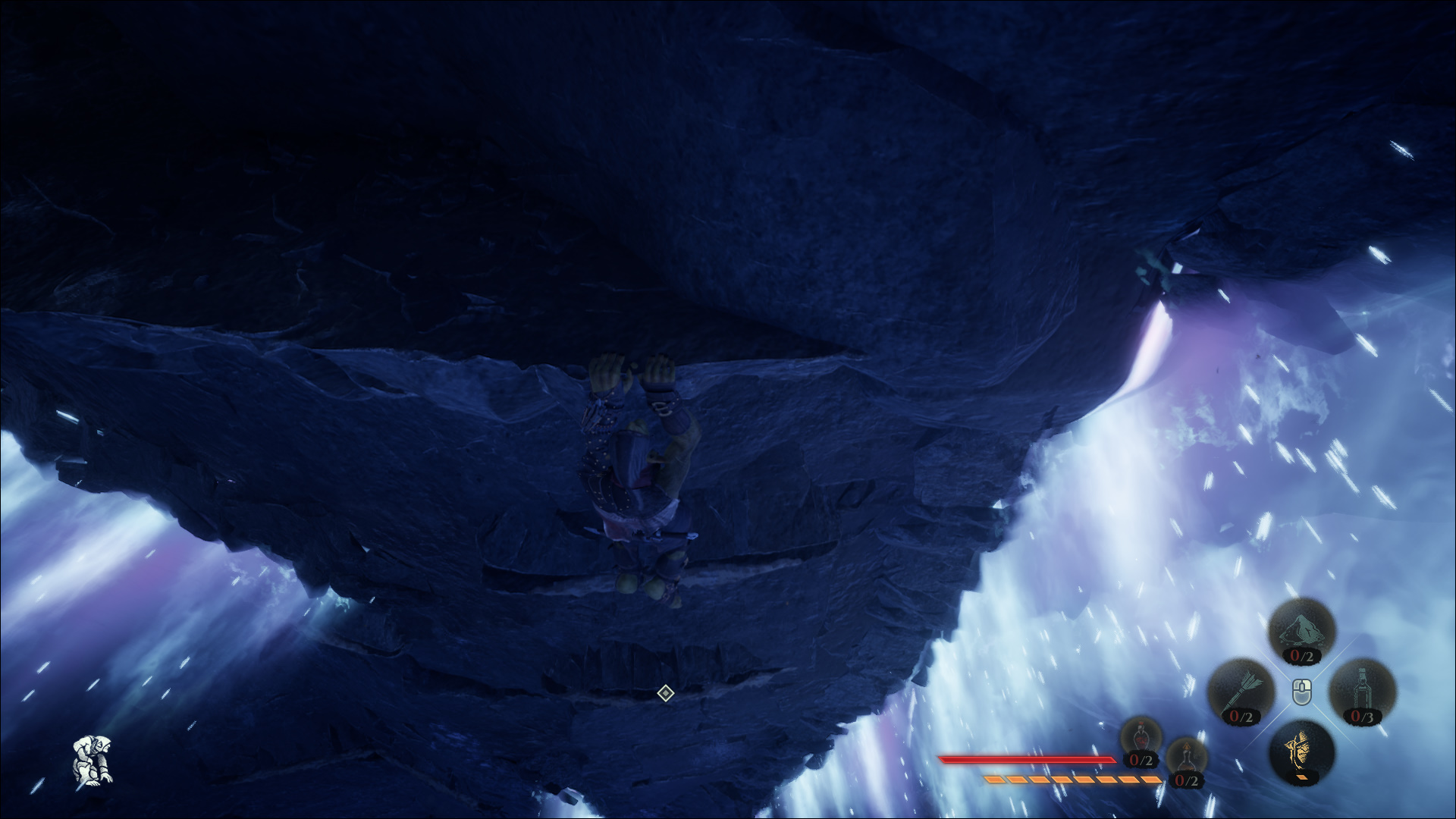Viewport: 1456px width, 819px height.
Task: Choose the throwing dart slot
Action: (1241, 692)
